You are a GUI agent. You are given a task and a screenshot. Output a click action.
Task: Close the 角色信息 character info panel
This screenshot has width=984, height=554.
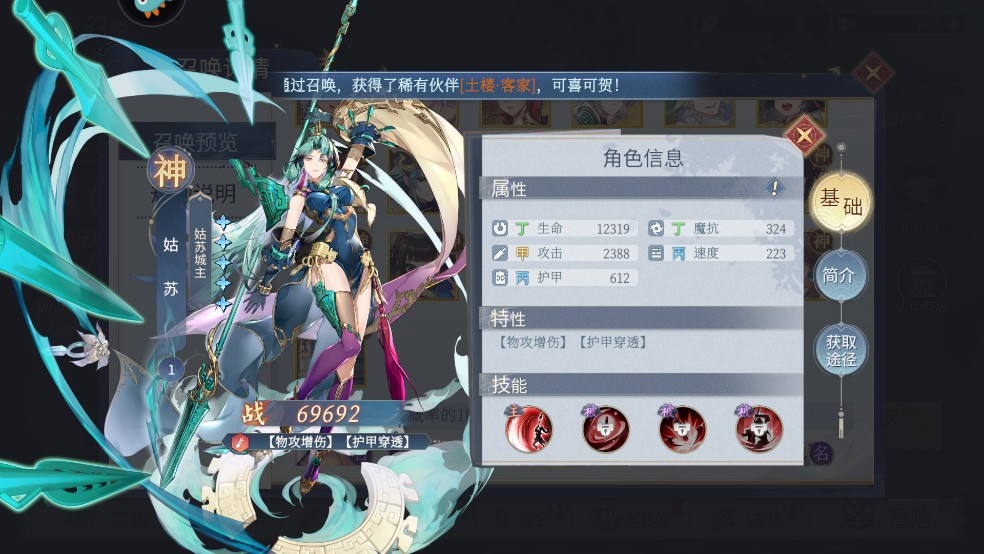[x=805, y=136]
